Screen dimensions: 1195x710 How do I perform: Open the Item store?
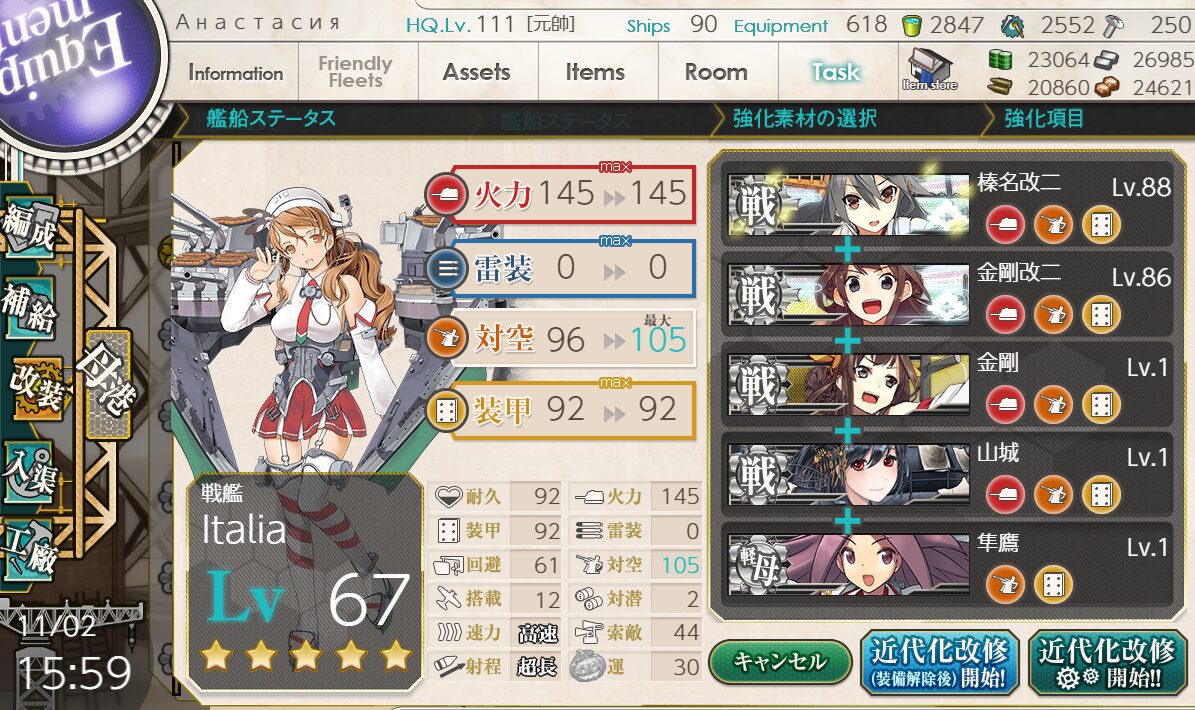click(x=931, y=70)
